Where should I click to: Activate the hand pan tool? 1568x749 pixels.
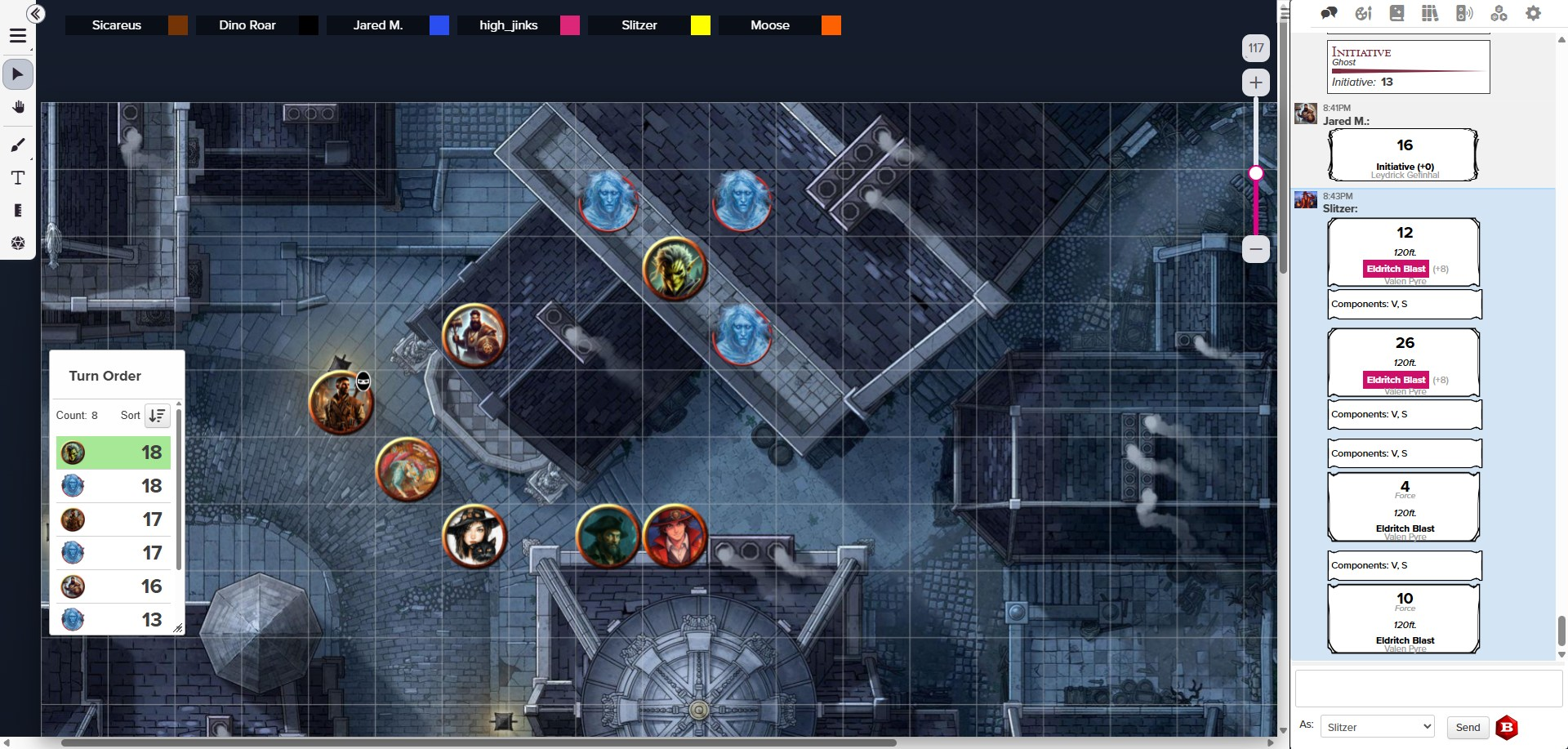(18, 107)
